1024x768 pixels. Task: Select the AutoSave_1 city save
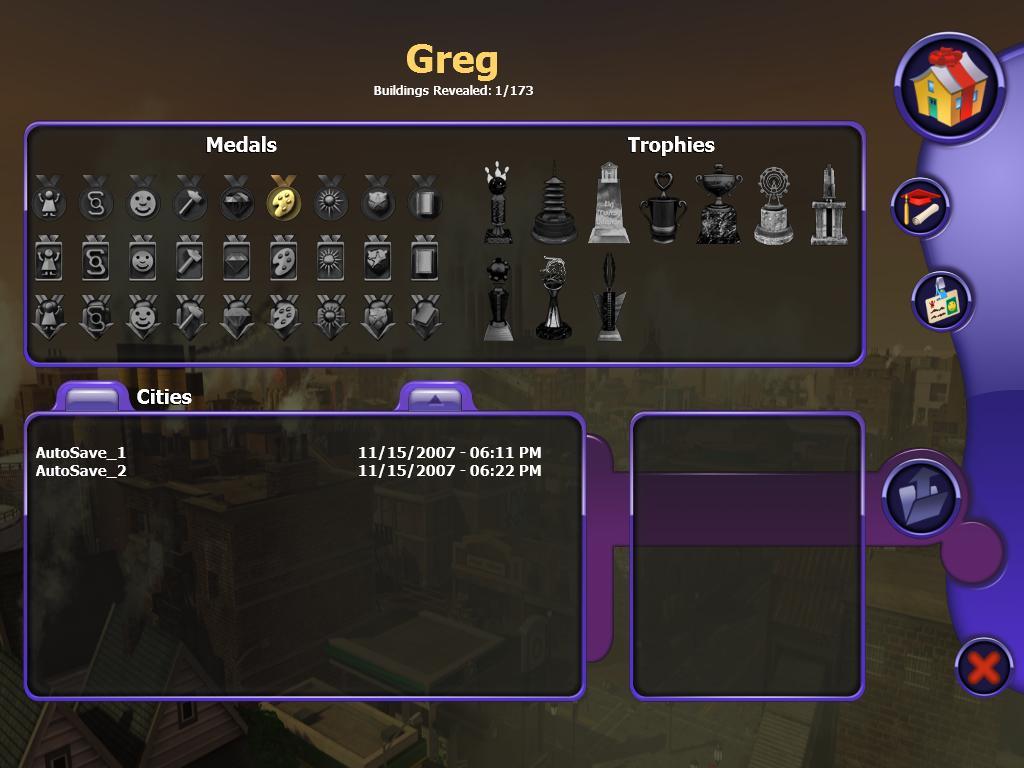click(x=81, y=452)
